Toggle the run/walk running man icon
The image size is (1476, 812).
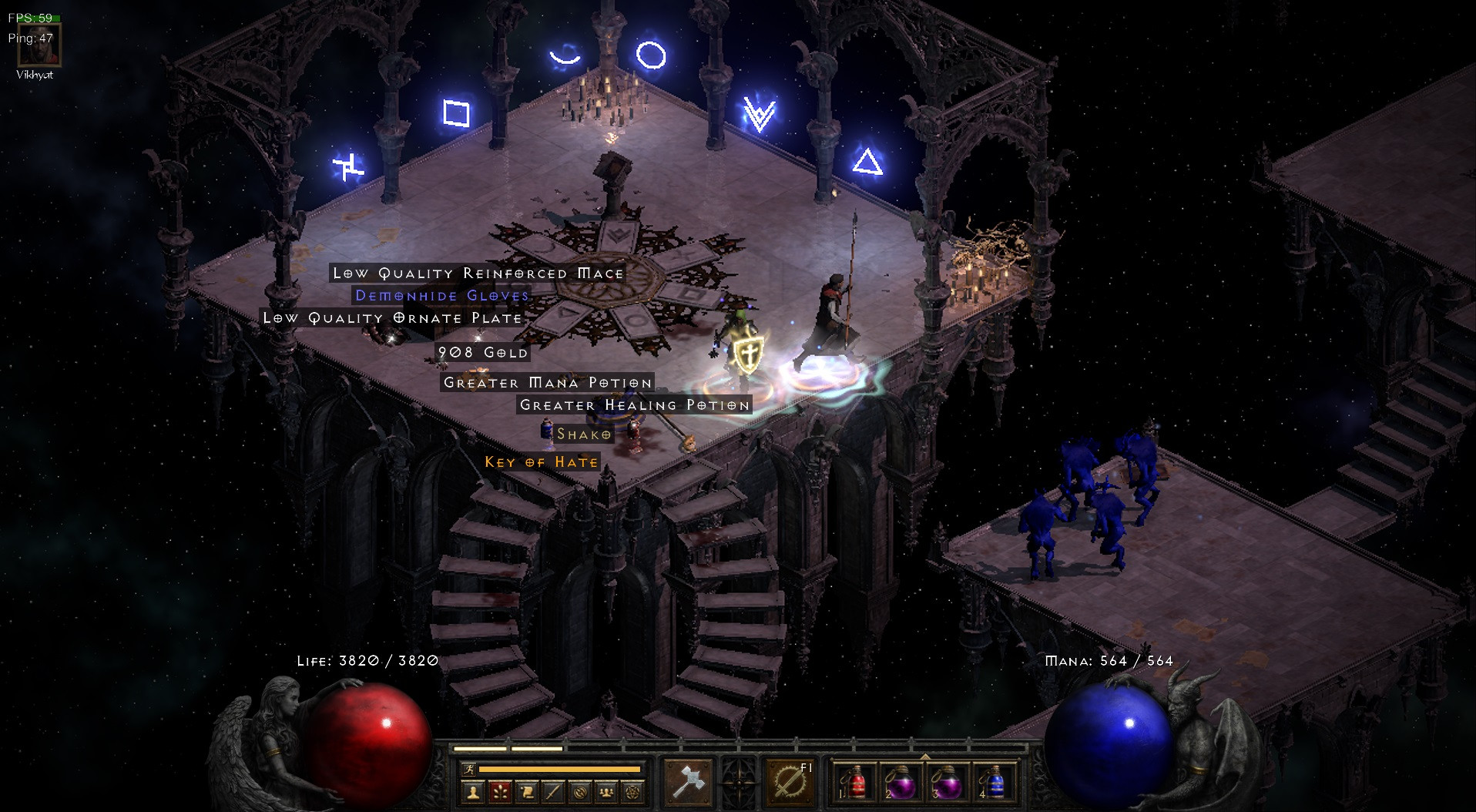click(x=468, y=769)
